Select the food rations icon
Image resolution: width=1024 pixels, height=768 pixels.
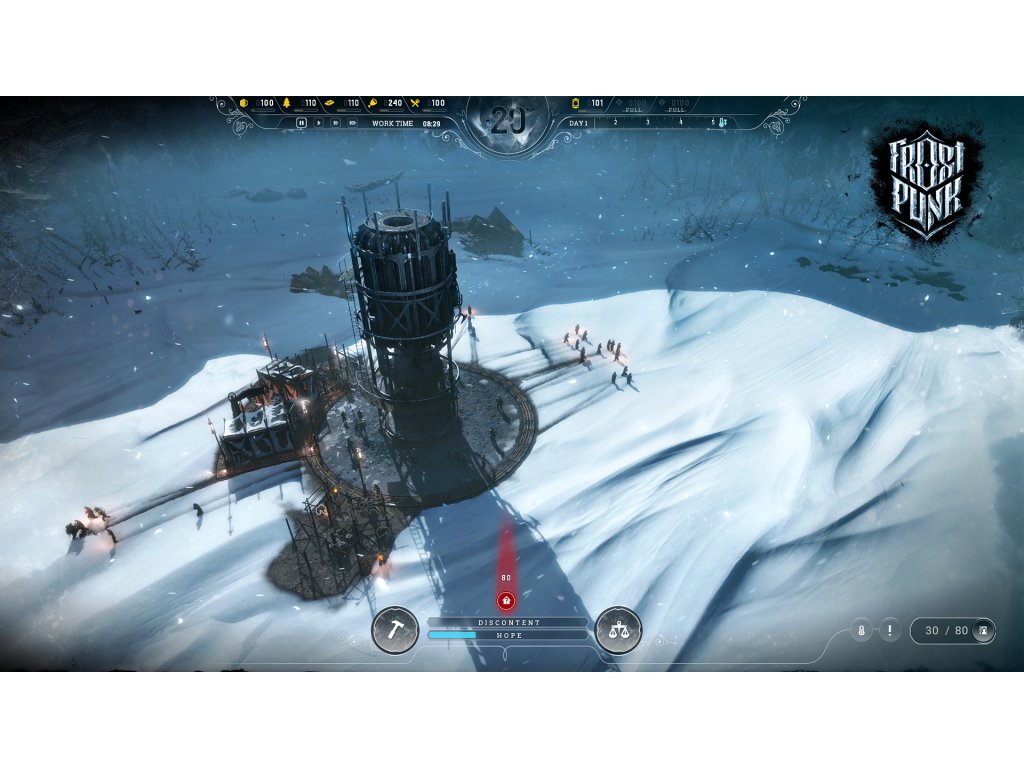click(415, 103)
